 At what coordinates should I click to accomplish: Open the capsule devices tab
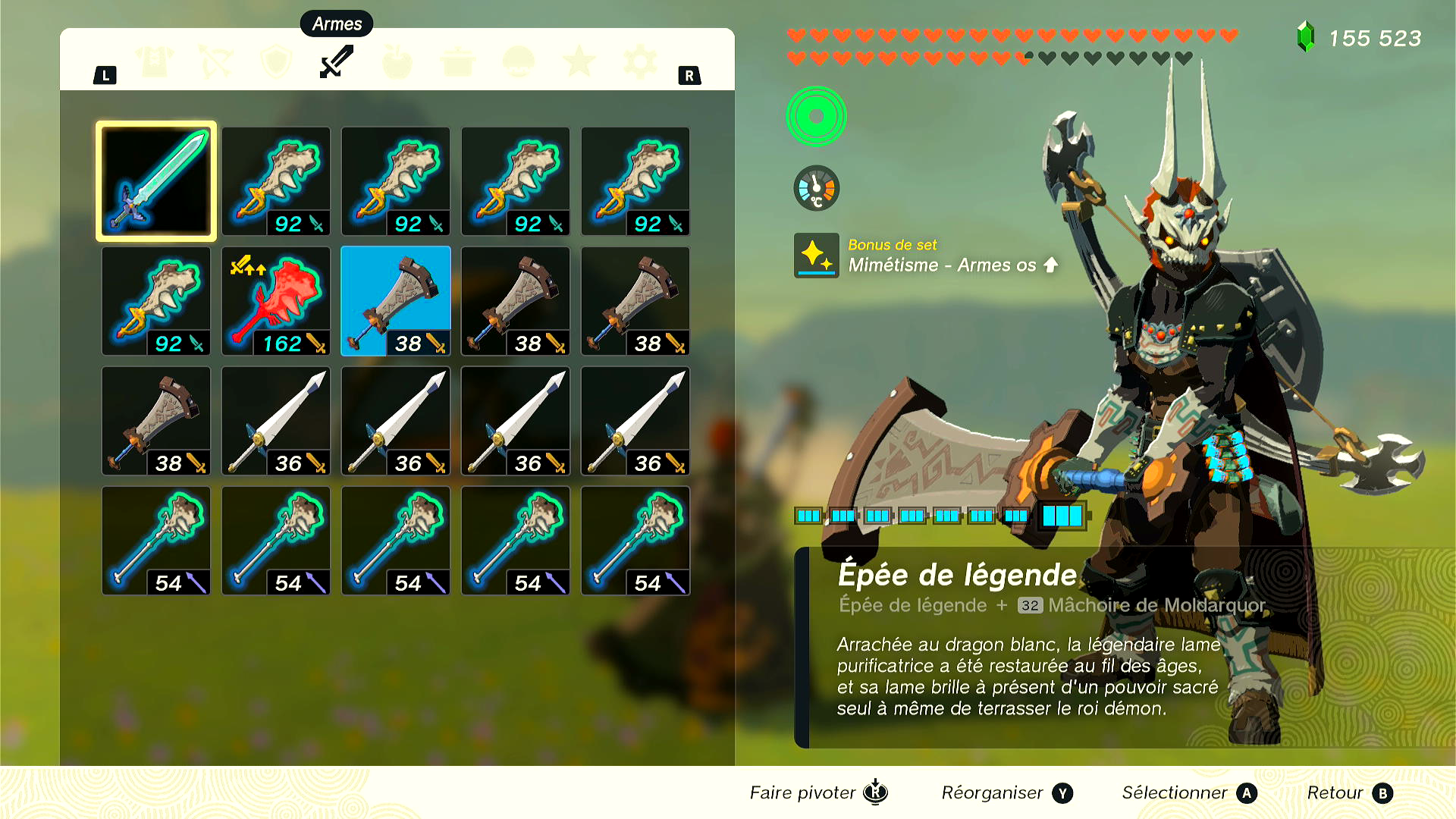click(x=519, y=61)
